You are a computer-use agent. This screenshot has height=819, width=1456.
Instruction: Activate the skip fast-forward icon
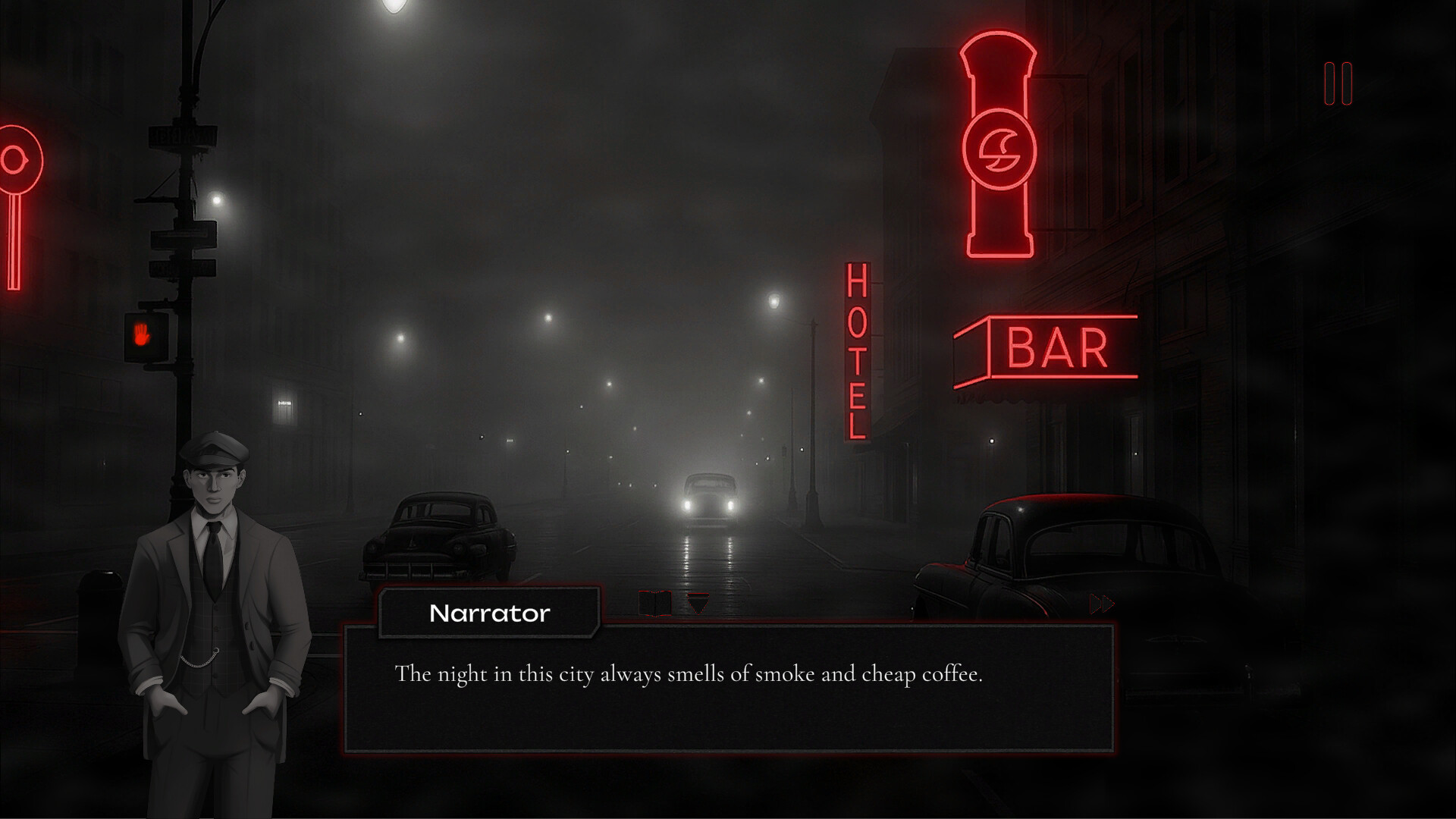1100,605
